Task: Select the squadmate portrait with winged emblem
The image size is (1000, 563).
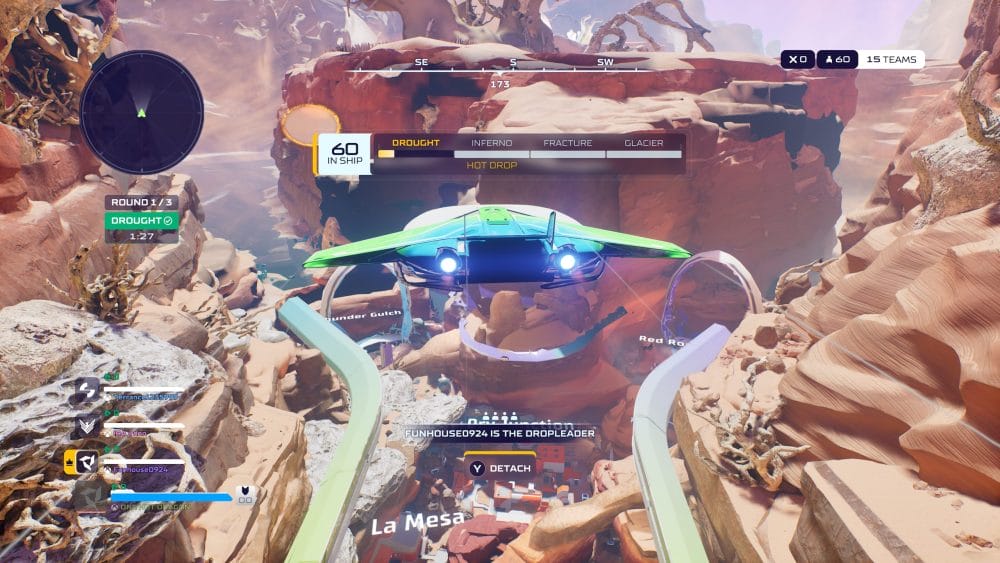Action: (86, 427)
